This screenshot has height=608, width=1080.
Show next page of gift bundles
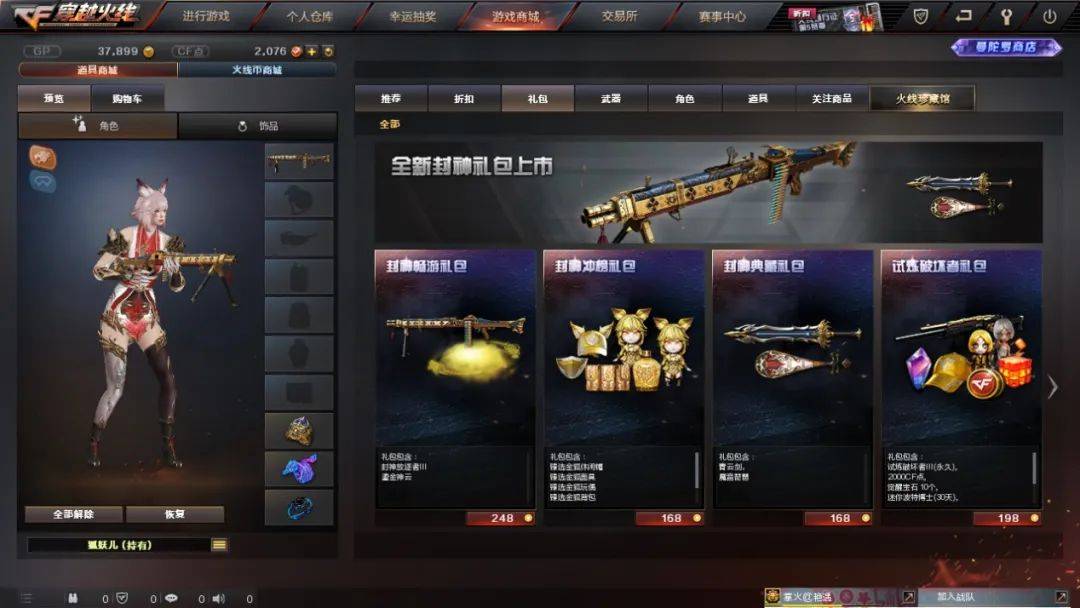[1052, 387]
